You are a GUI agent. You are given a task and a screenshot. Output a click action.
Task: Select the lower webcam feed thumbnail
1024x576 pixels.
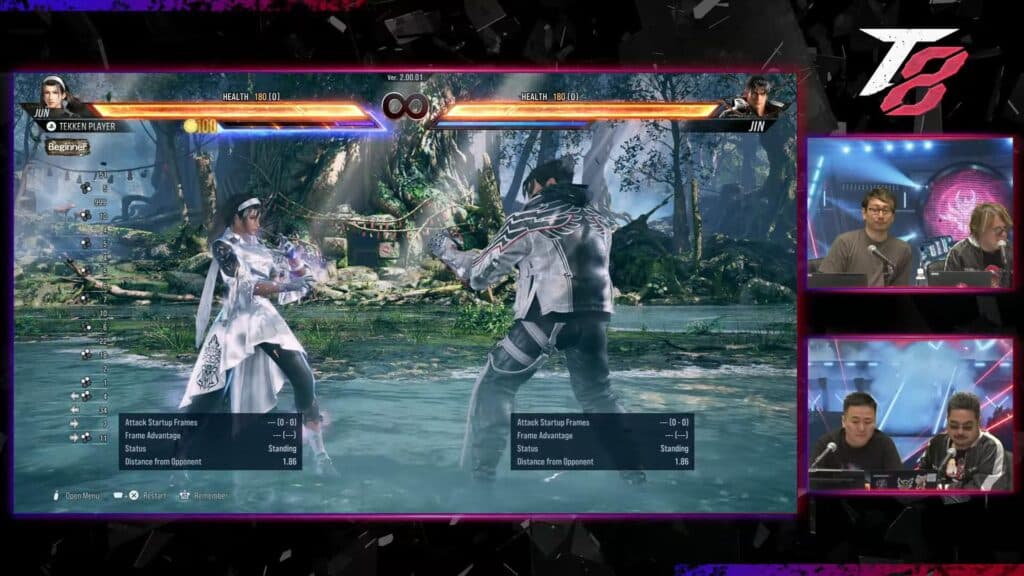[909, 414]
